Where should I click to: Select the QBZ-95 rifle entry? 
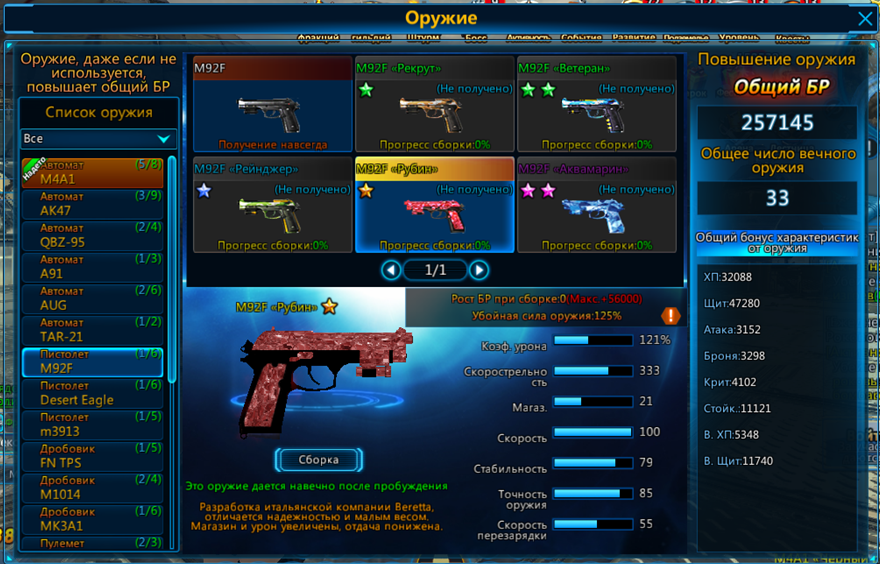92,236
